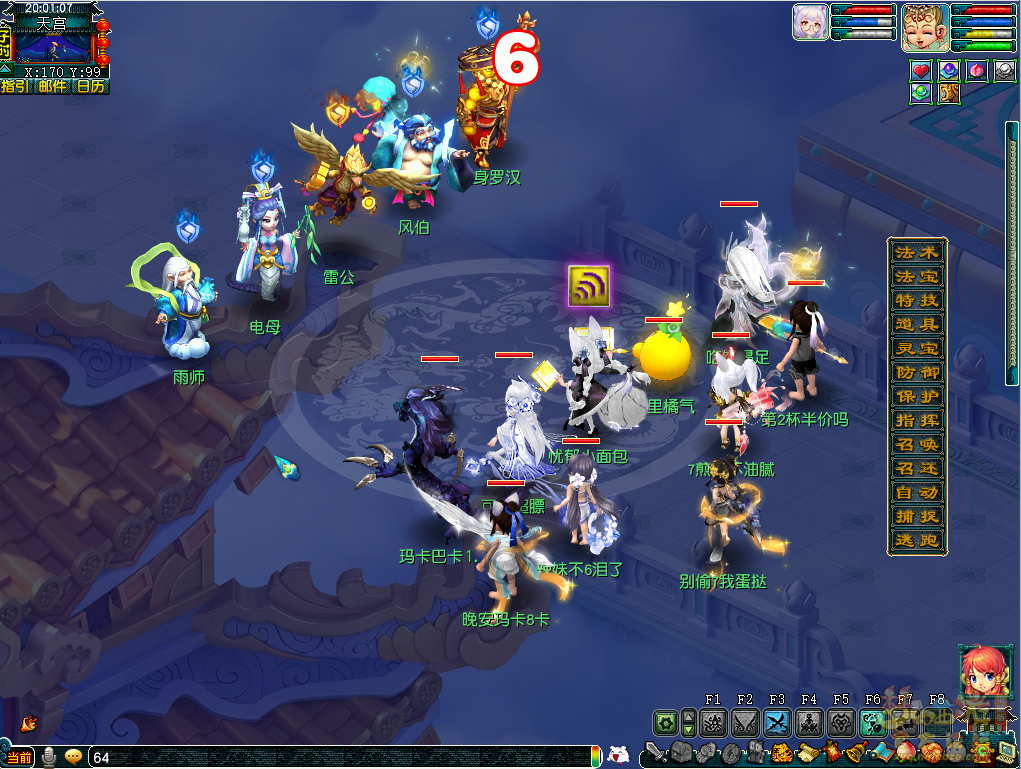Select the 召唤 summon command
1021x769 pixels.
click(916, 444)
